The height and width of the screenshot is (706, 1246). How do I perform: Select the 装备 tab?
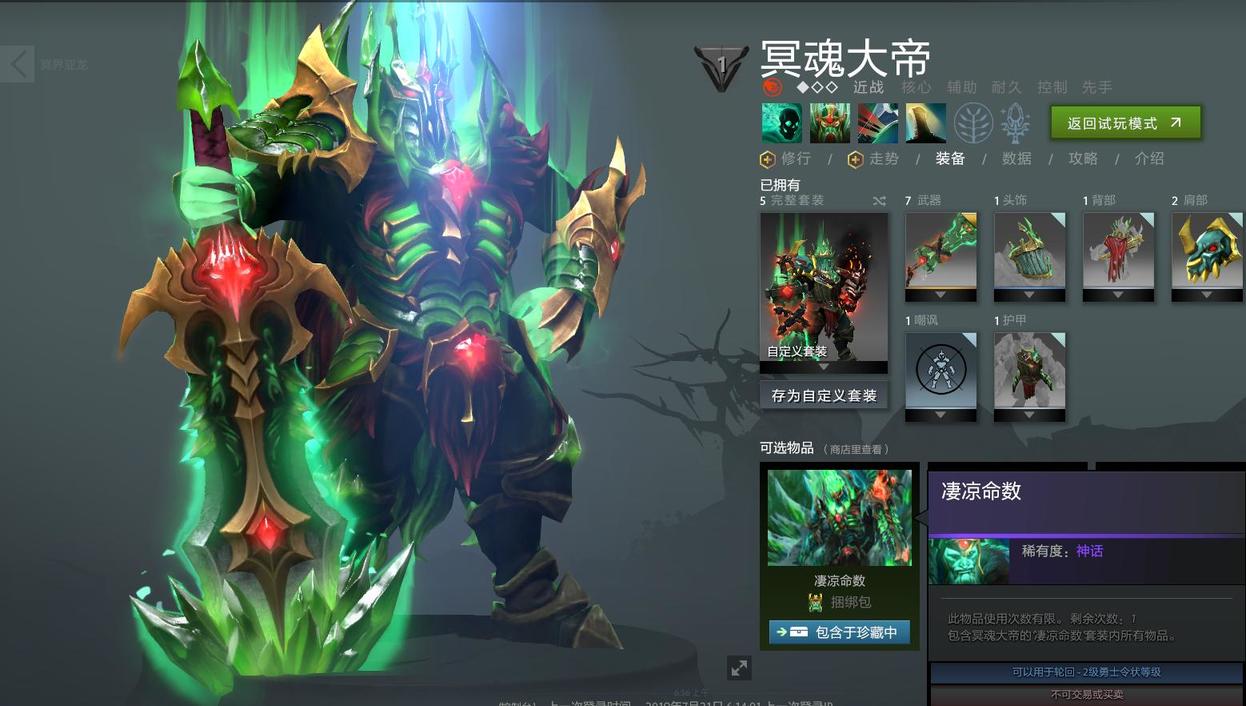950,159
